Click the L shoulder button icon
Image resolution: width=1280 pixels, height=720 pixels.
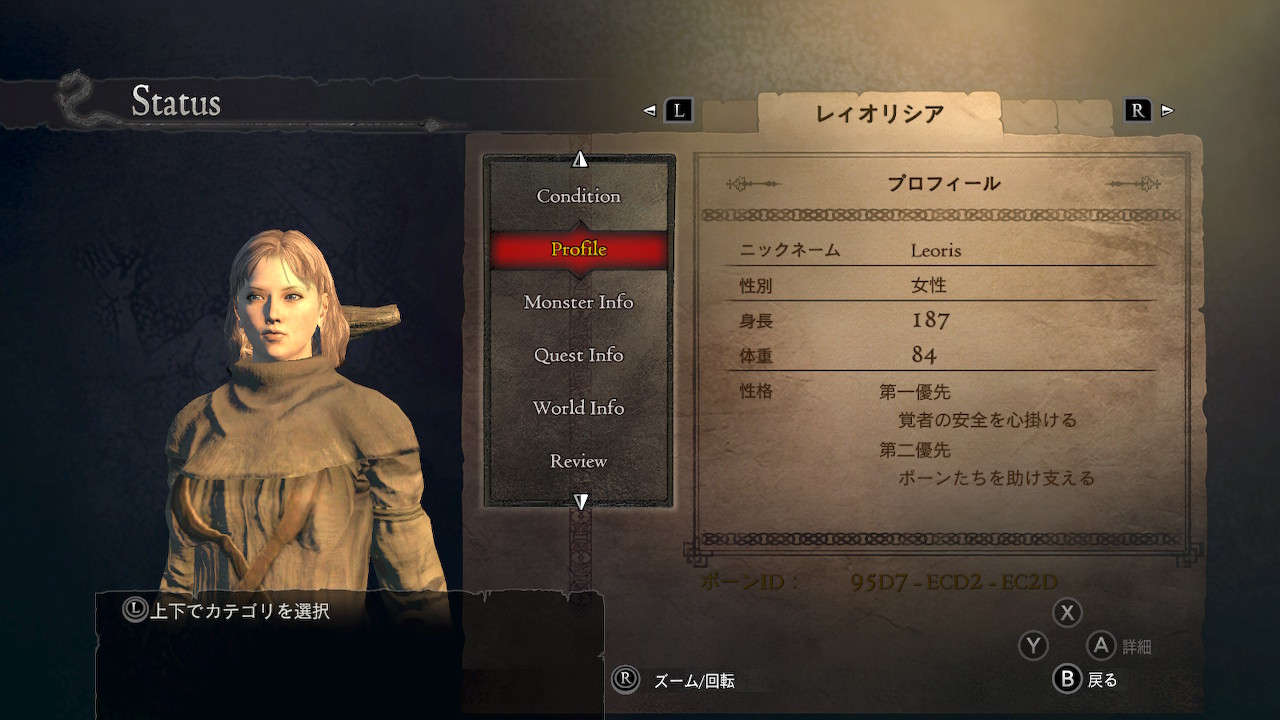coord(676,112)
